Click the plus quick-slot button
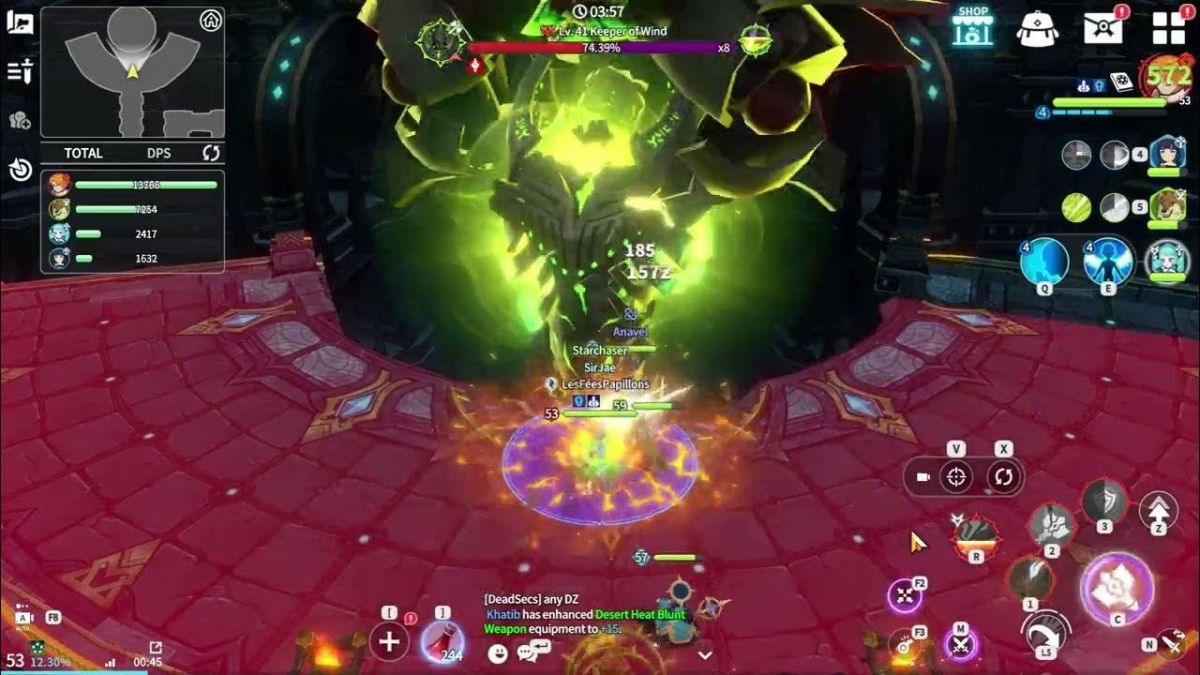 (389, 641)
